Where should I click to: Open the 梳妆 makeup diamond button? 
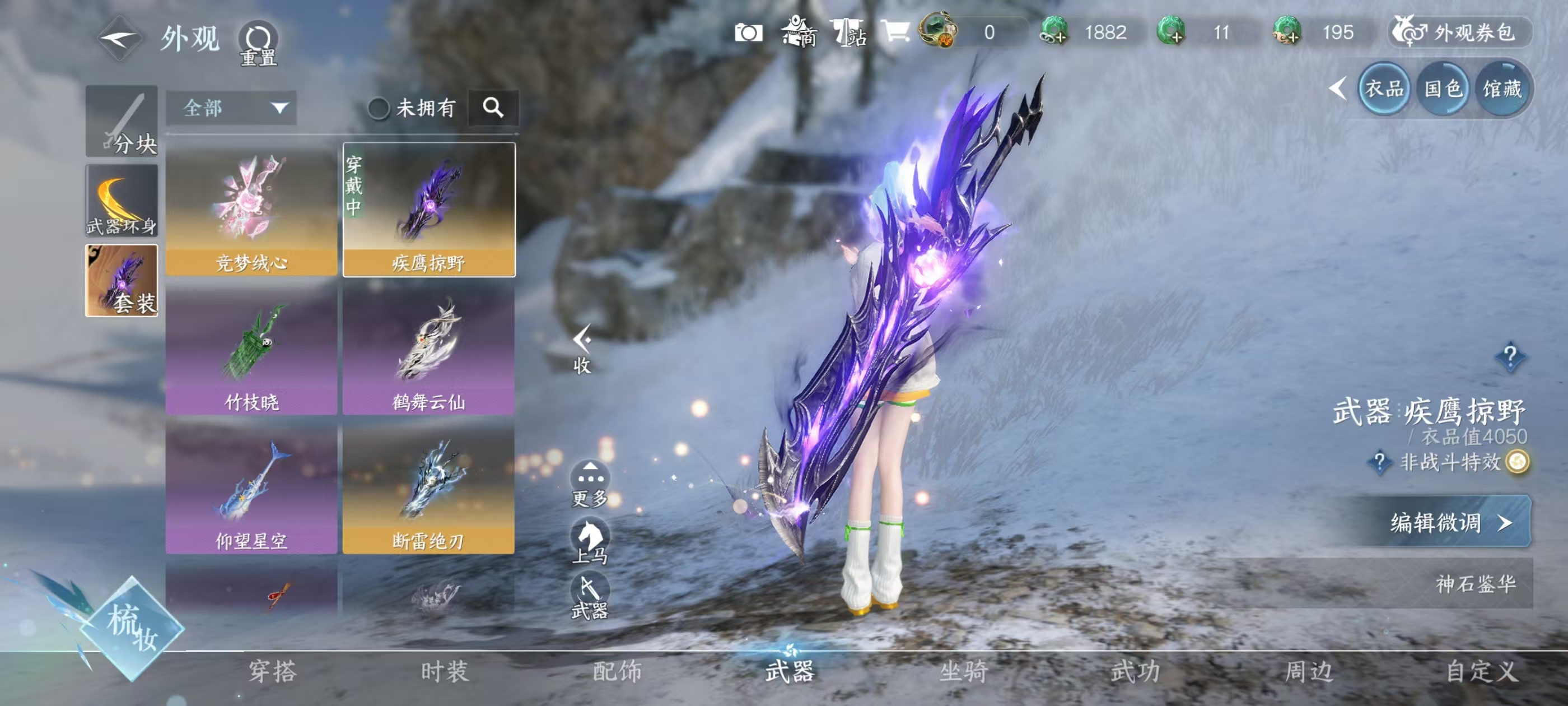click(x=132, y=628)
